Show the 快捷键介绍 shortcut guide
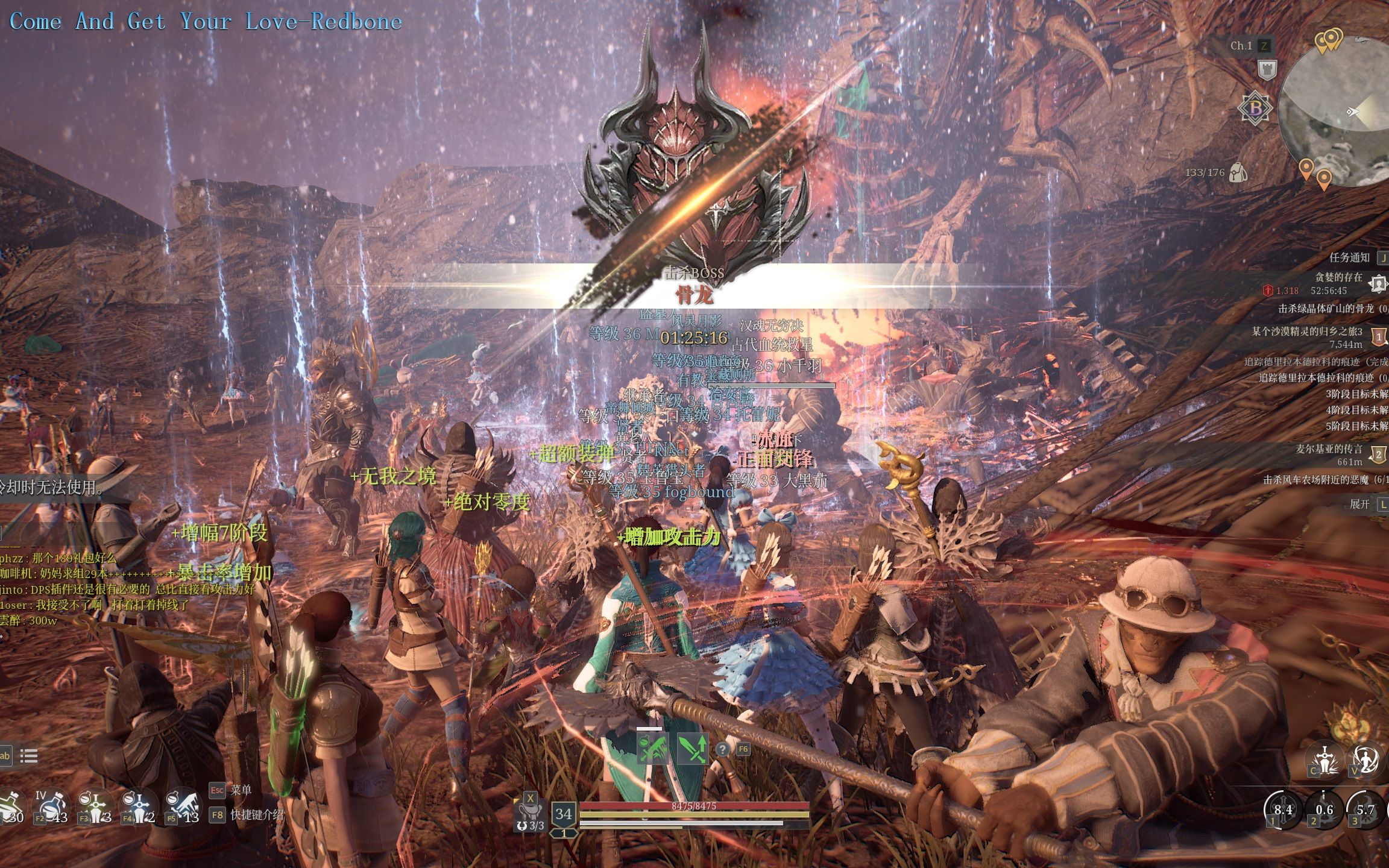 (256, 815)
